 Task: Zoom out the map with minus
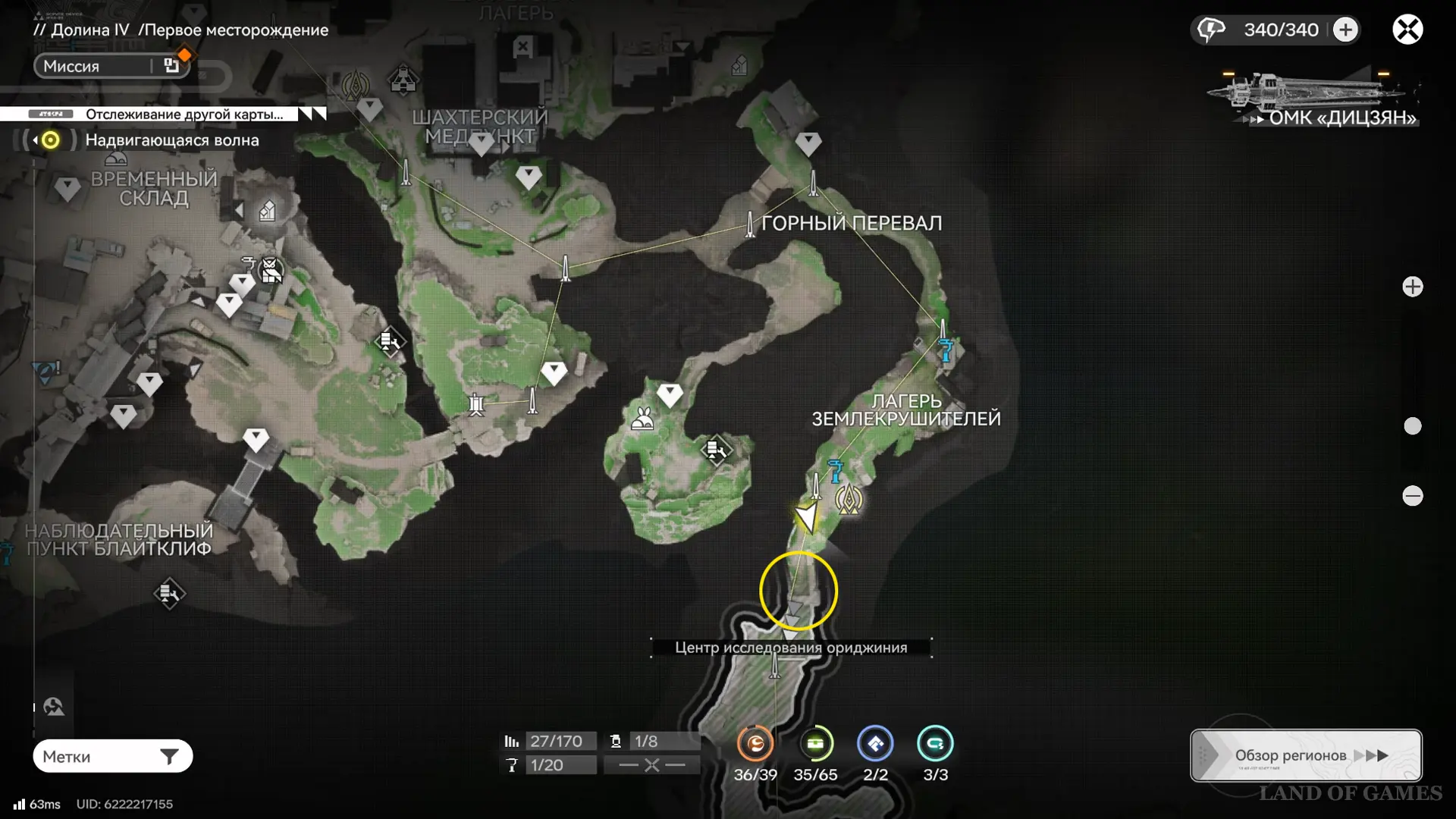[1412, 496]
